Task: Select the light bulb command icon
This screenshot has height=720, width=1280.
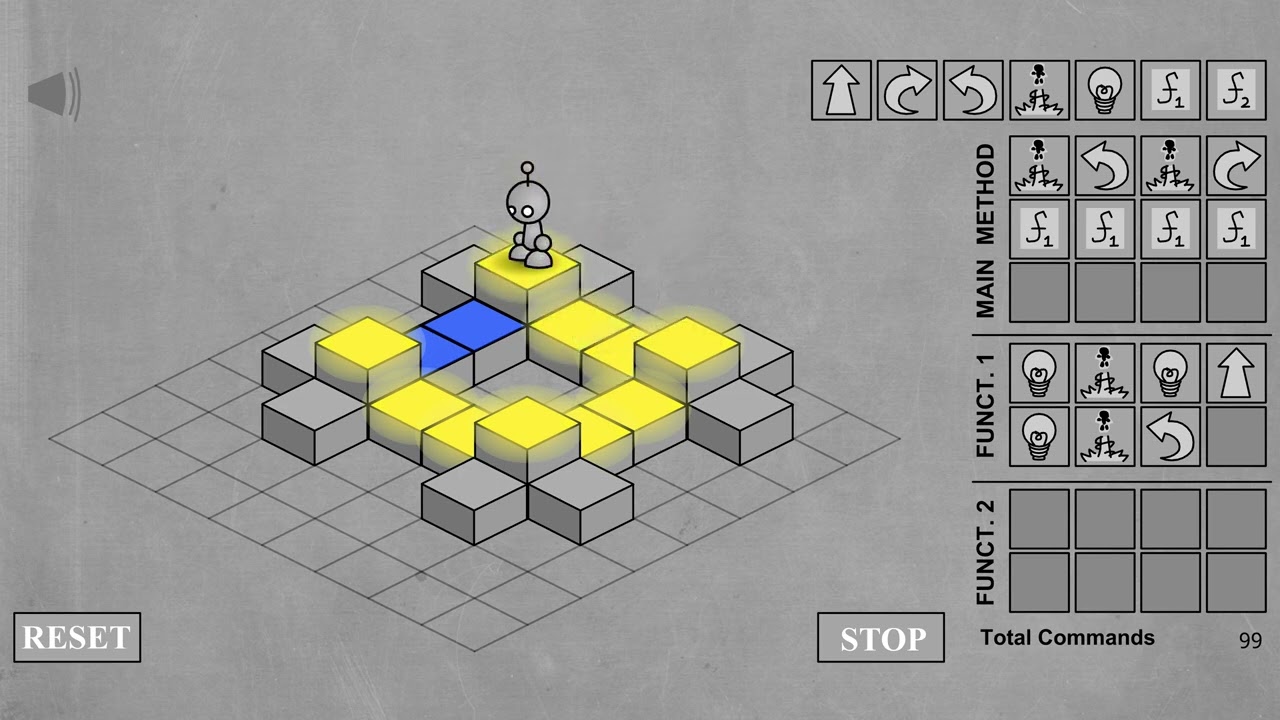Action: (x=1104, y=90)
